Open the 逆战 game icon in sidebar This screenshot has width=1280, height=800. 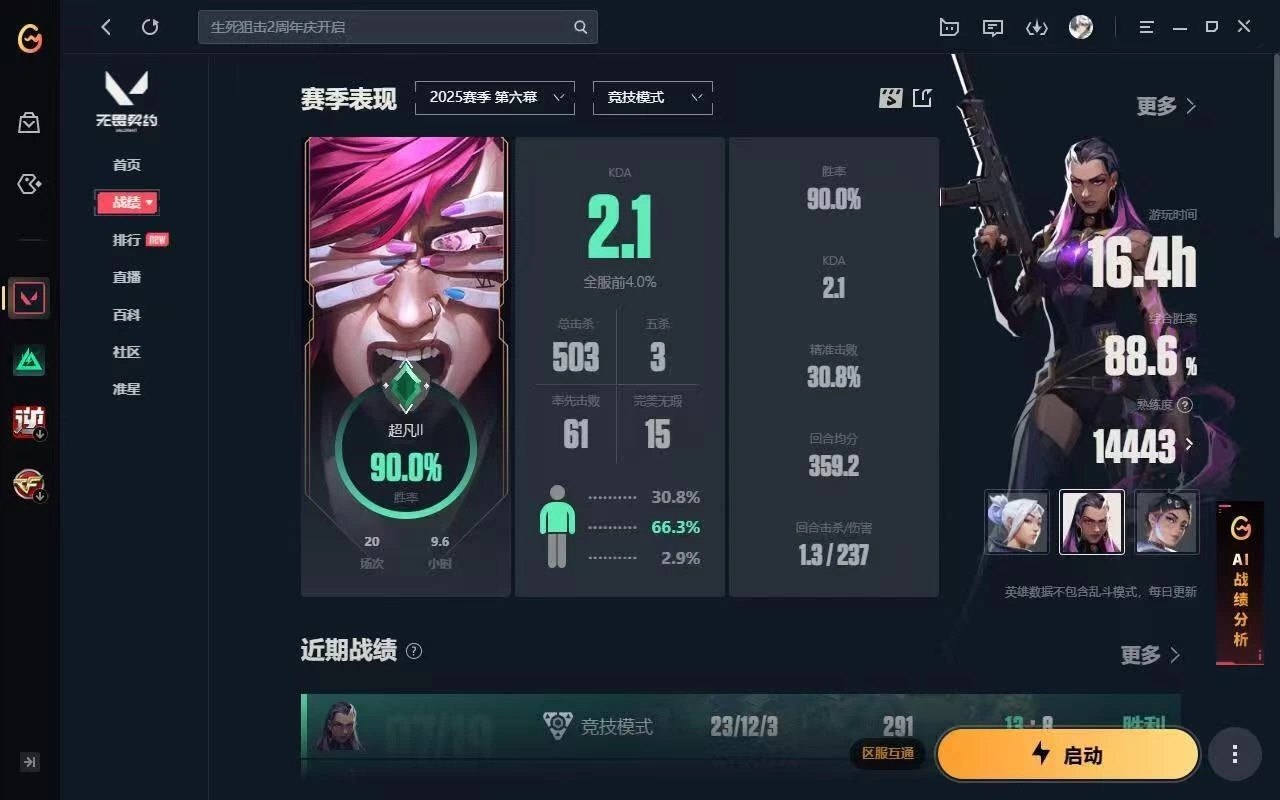(29, 422)
